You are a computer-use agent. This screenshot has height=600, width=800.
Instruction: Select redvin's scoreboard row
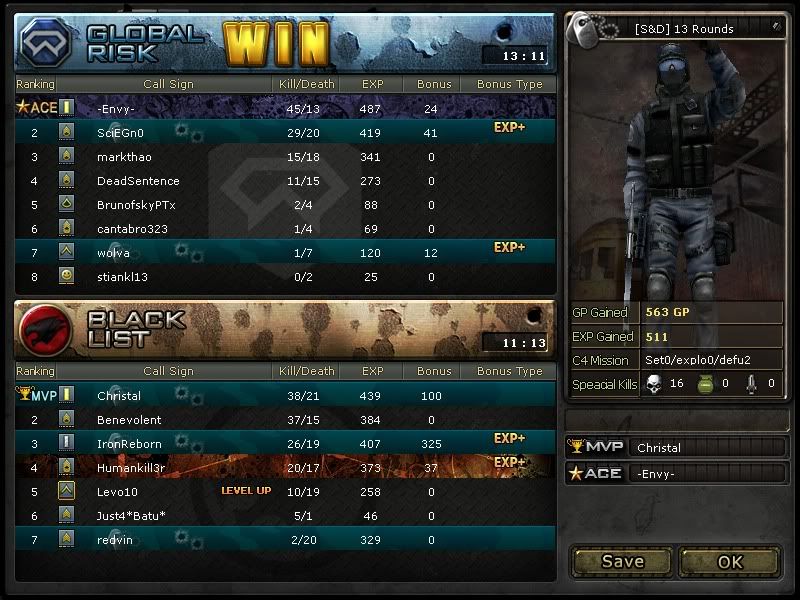pyautogui.click(x=285, y=540)
